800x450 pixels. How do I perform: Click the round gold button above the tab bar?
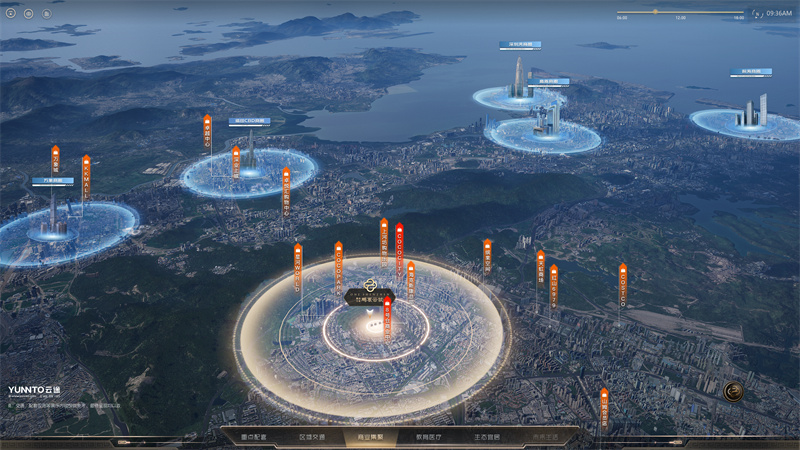tap(733, 390)
